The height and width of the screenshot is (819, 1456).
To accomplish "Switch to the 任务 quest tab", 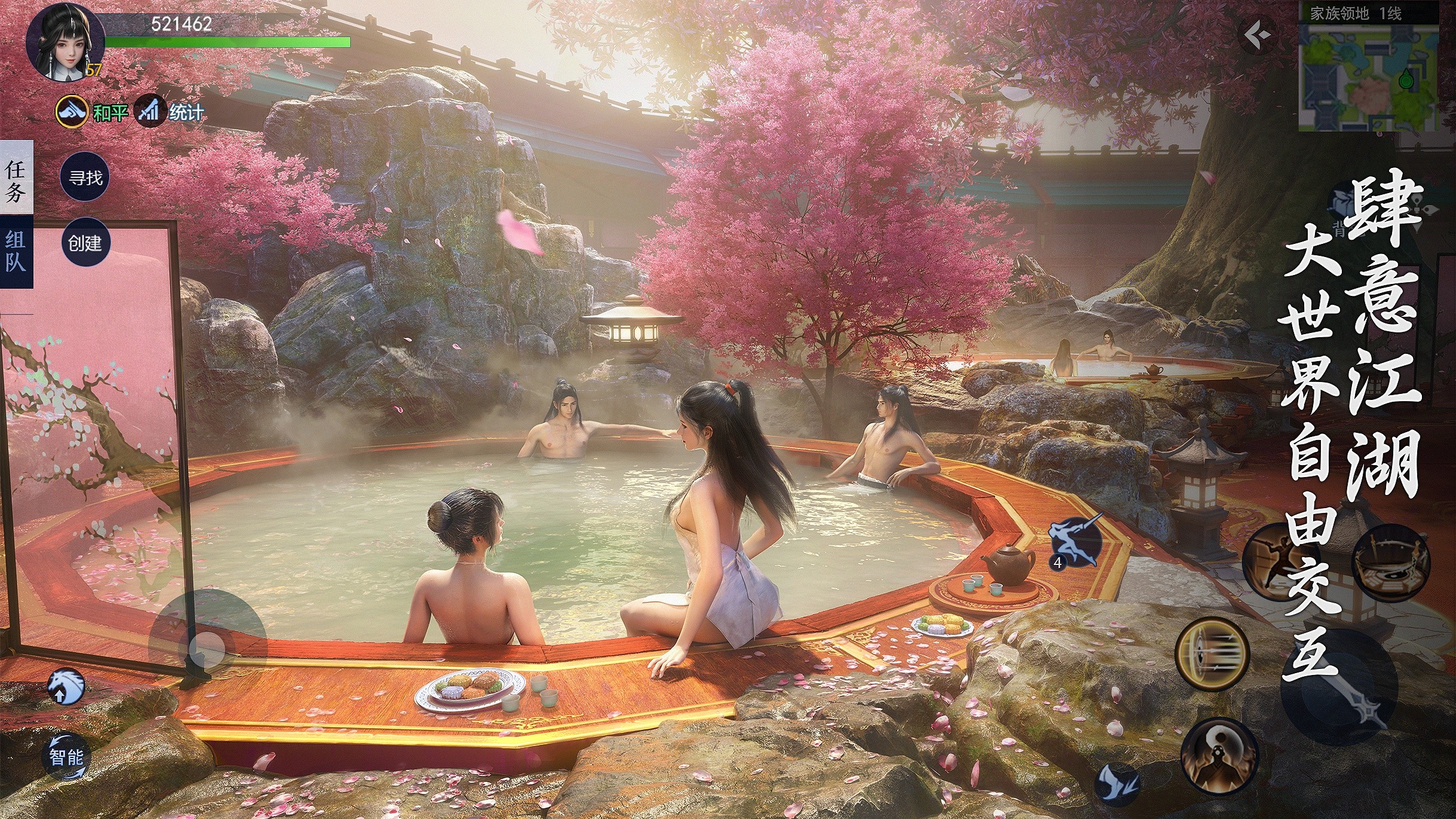I will (x=16, y=179).
